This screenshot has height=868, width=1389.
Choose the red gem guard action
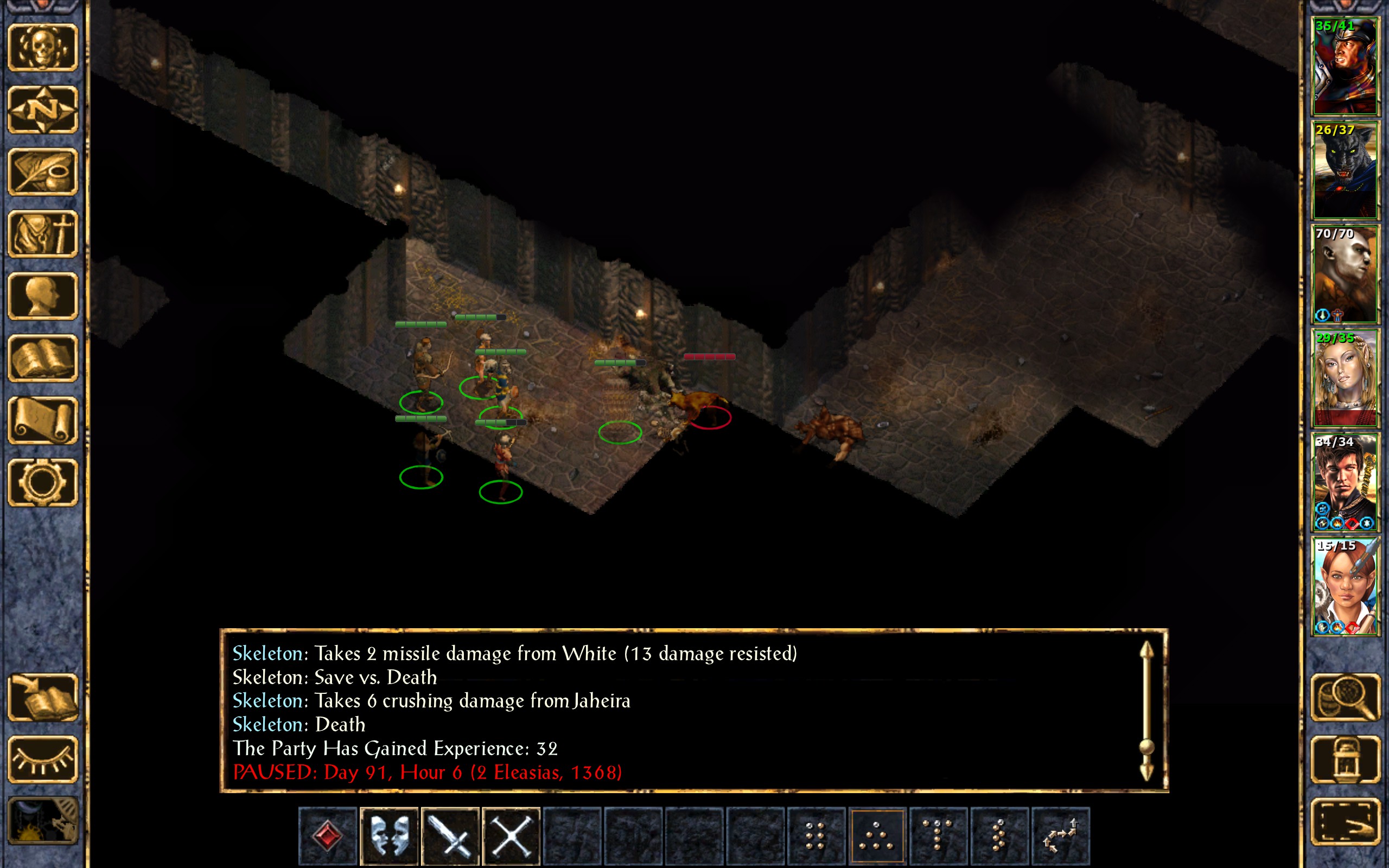328,836
